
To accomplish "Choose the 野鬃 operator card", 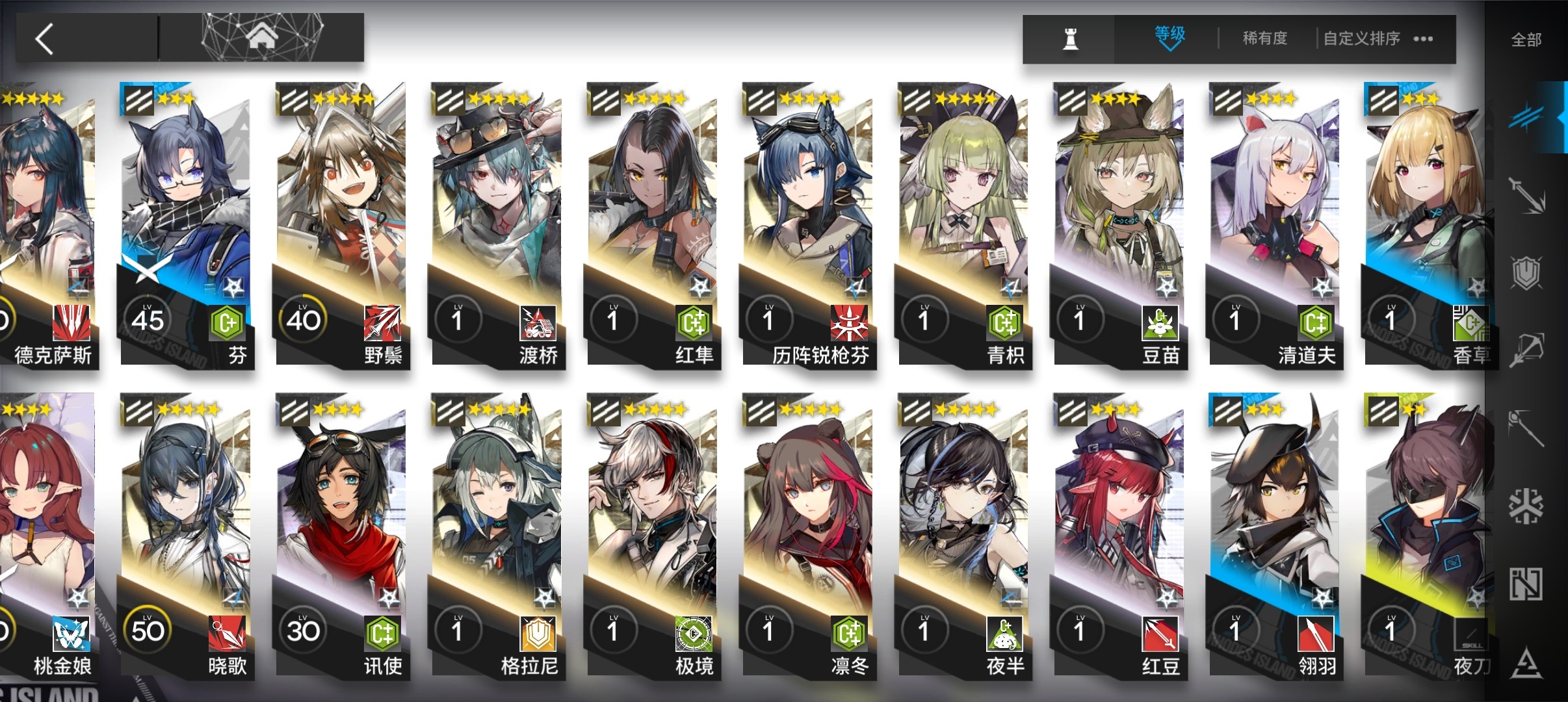I will pos(341,221).
